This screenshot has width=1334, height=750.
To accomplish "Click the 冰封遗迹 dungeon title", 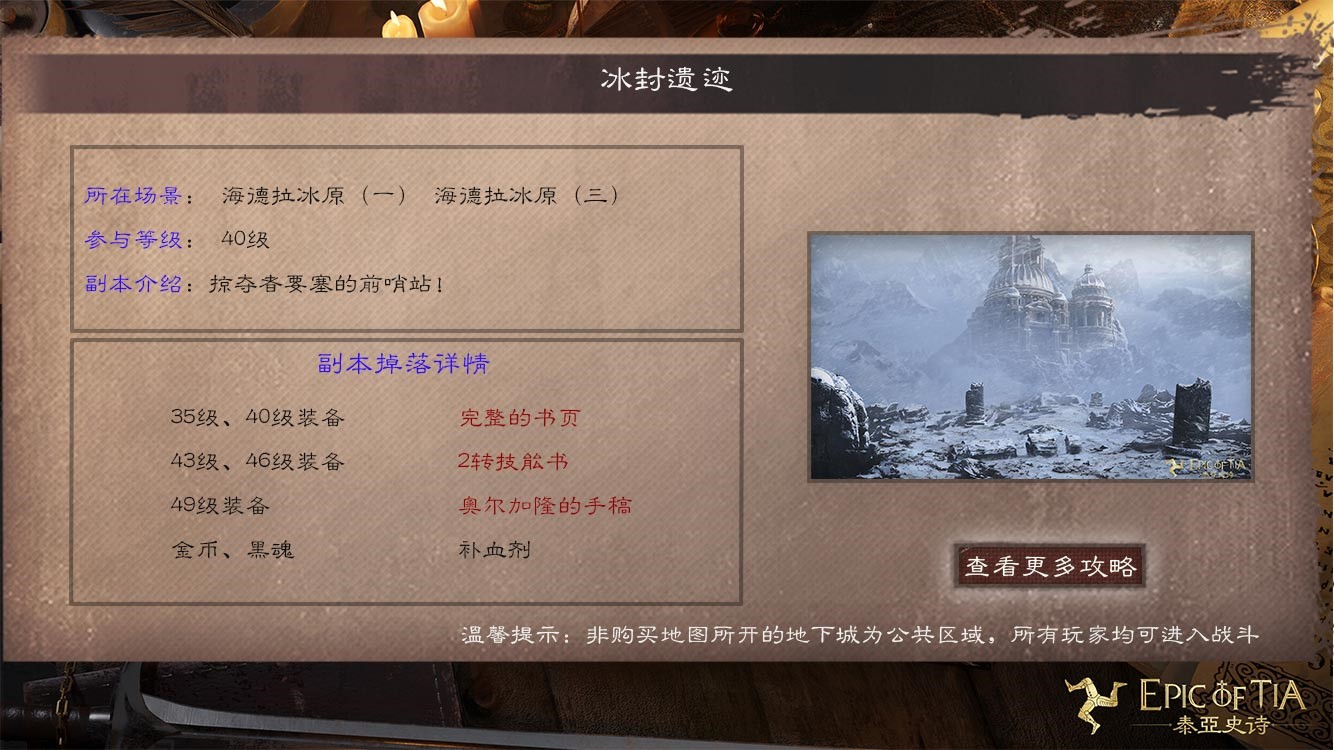I will [x=667, y=78].
